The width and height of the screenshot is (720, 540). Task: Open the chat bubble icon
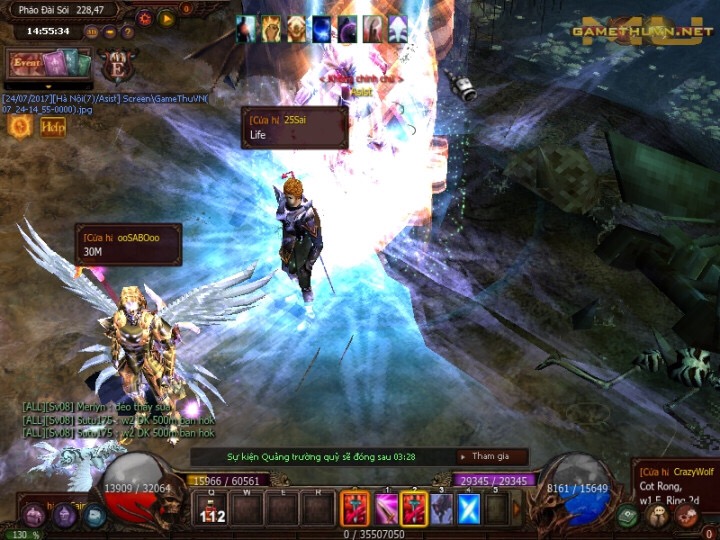tap(658, 516)
